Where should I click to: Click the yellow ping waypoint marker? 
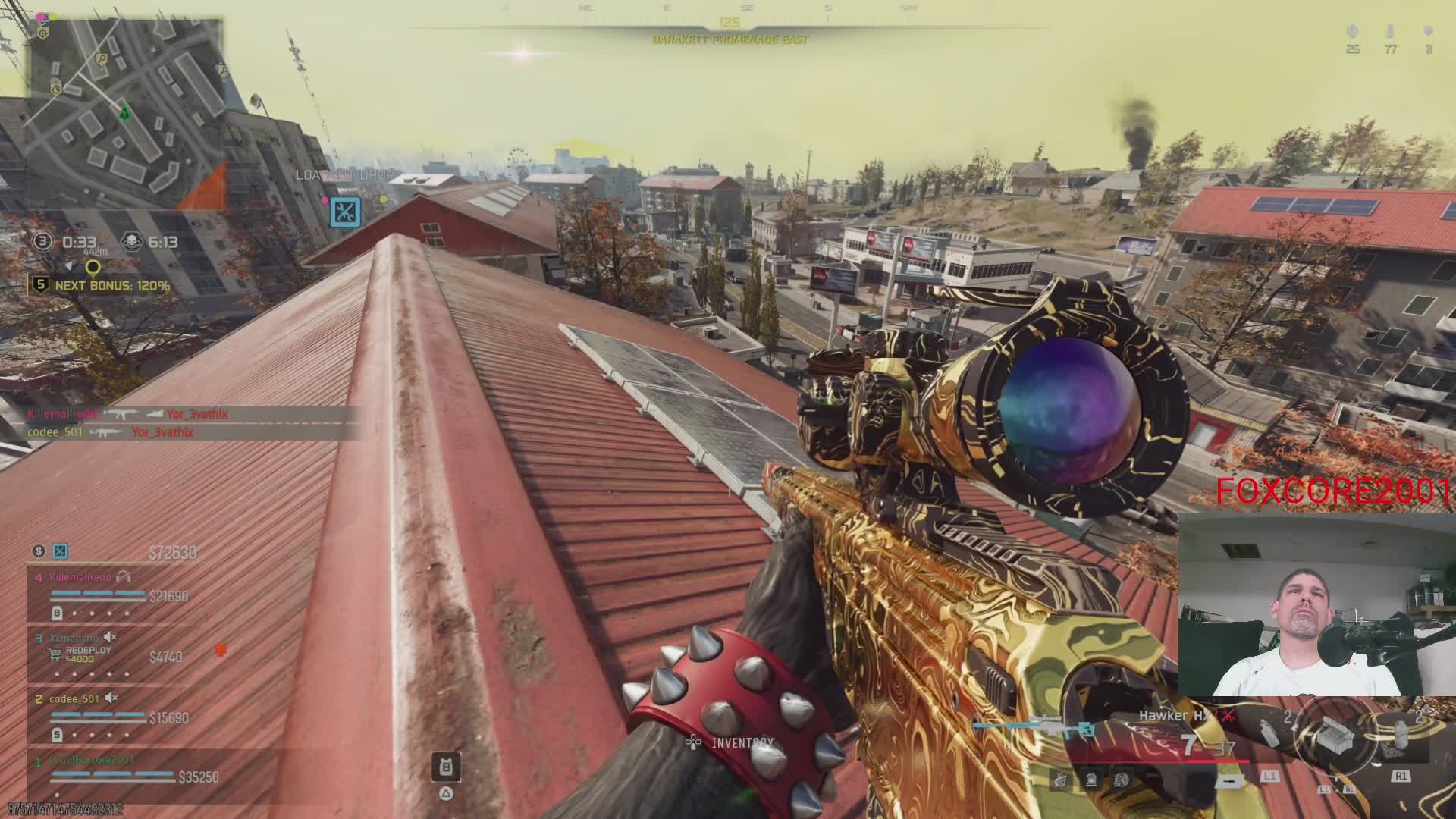tap(93, 267)
